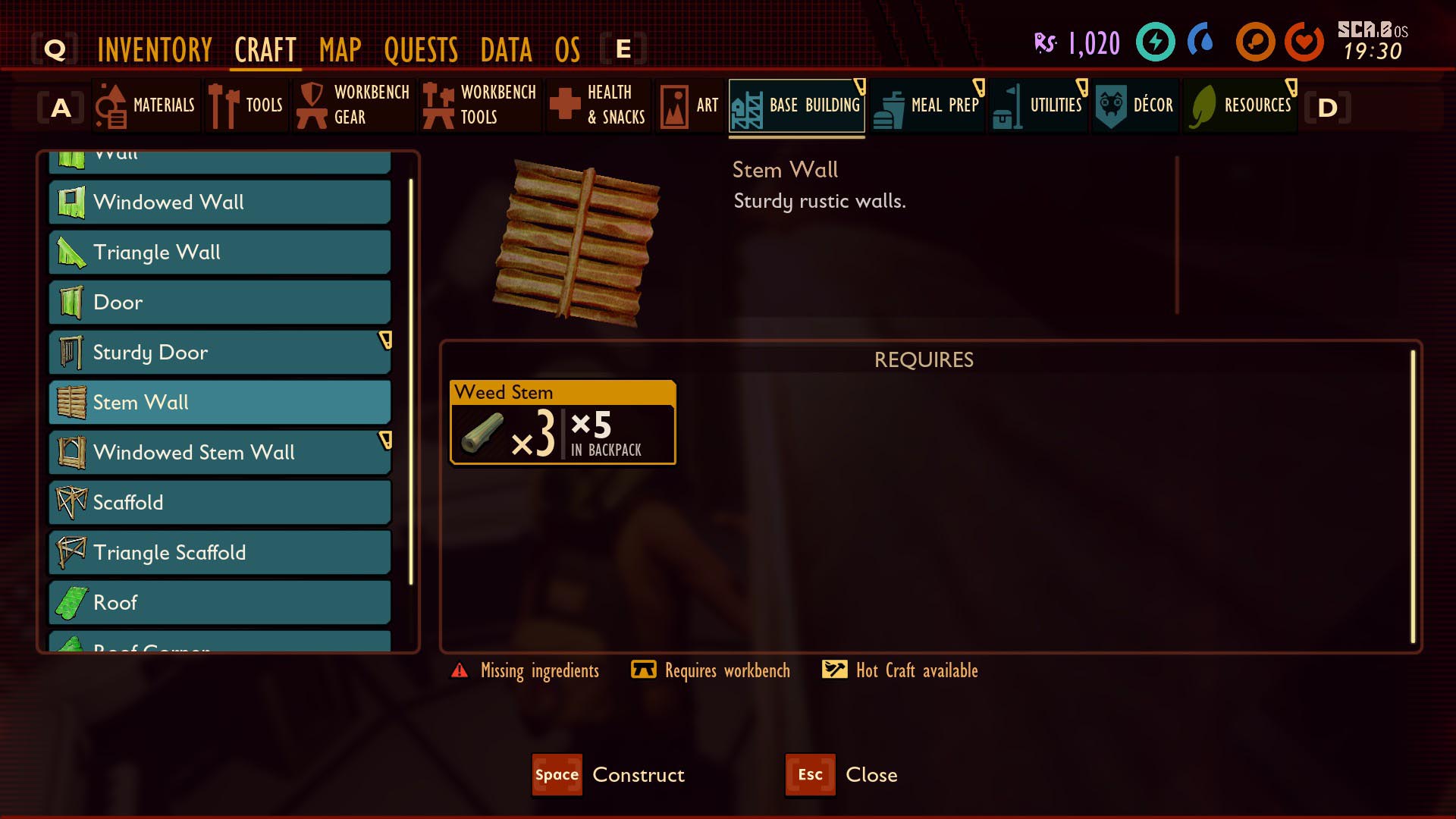
Task: Switch to the Meal Prep category
Action: tap(927, 105)
